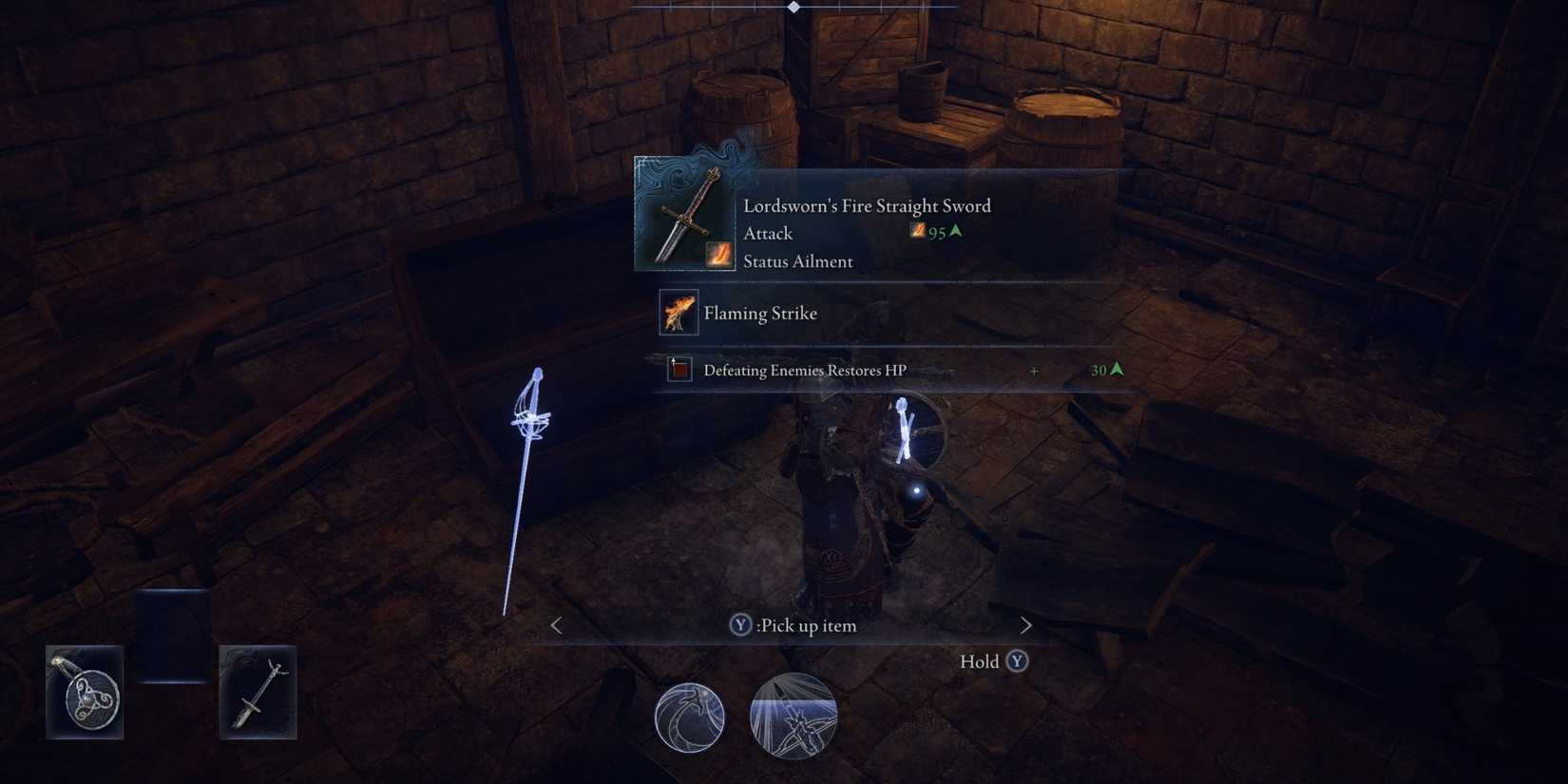
Task: Click the diamond marker on the top slider
Action: click(794, 7)
